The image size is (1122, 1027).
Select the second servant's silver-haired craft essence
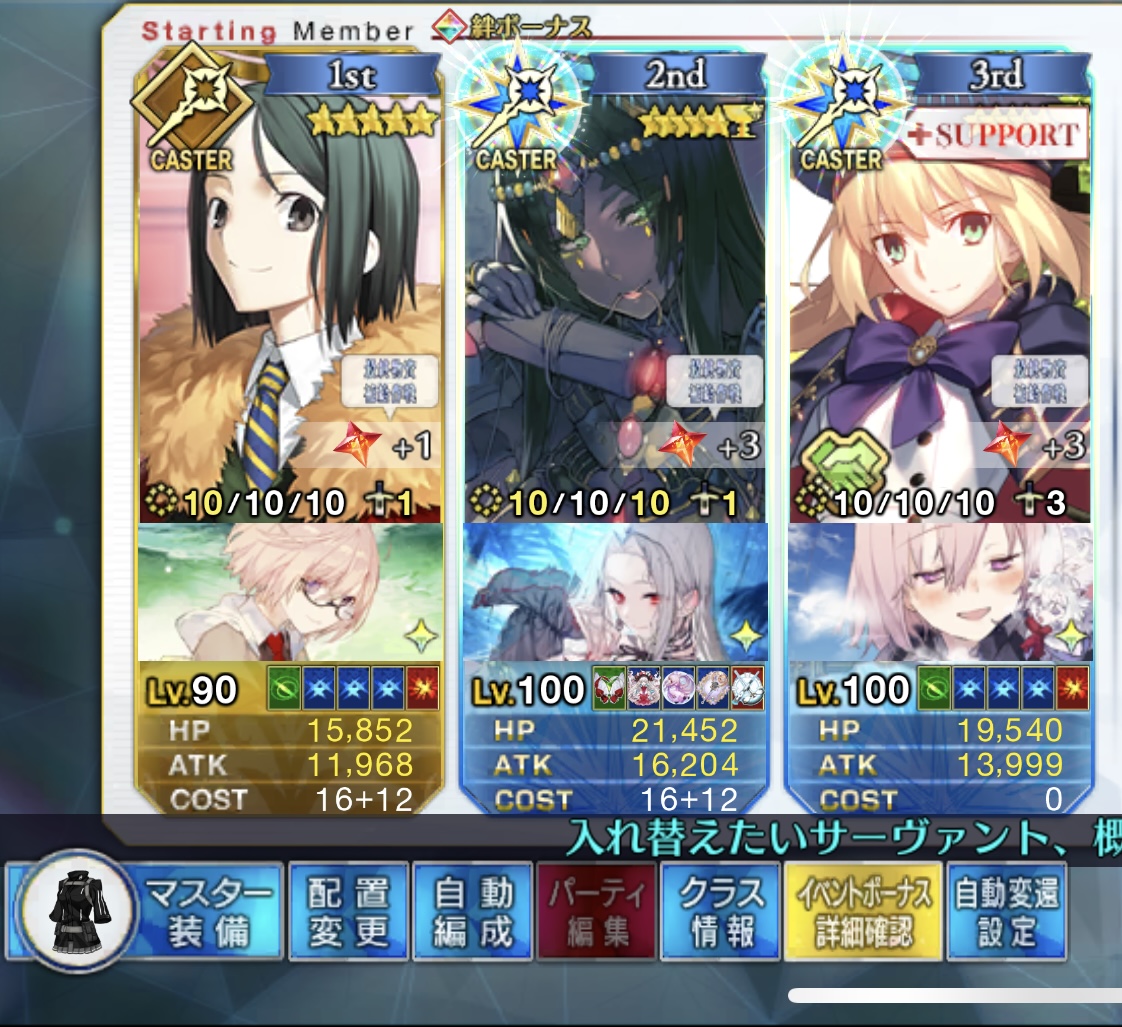(x=614, y=592)
